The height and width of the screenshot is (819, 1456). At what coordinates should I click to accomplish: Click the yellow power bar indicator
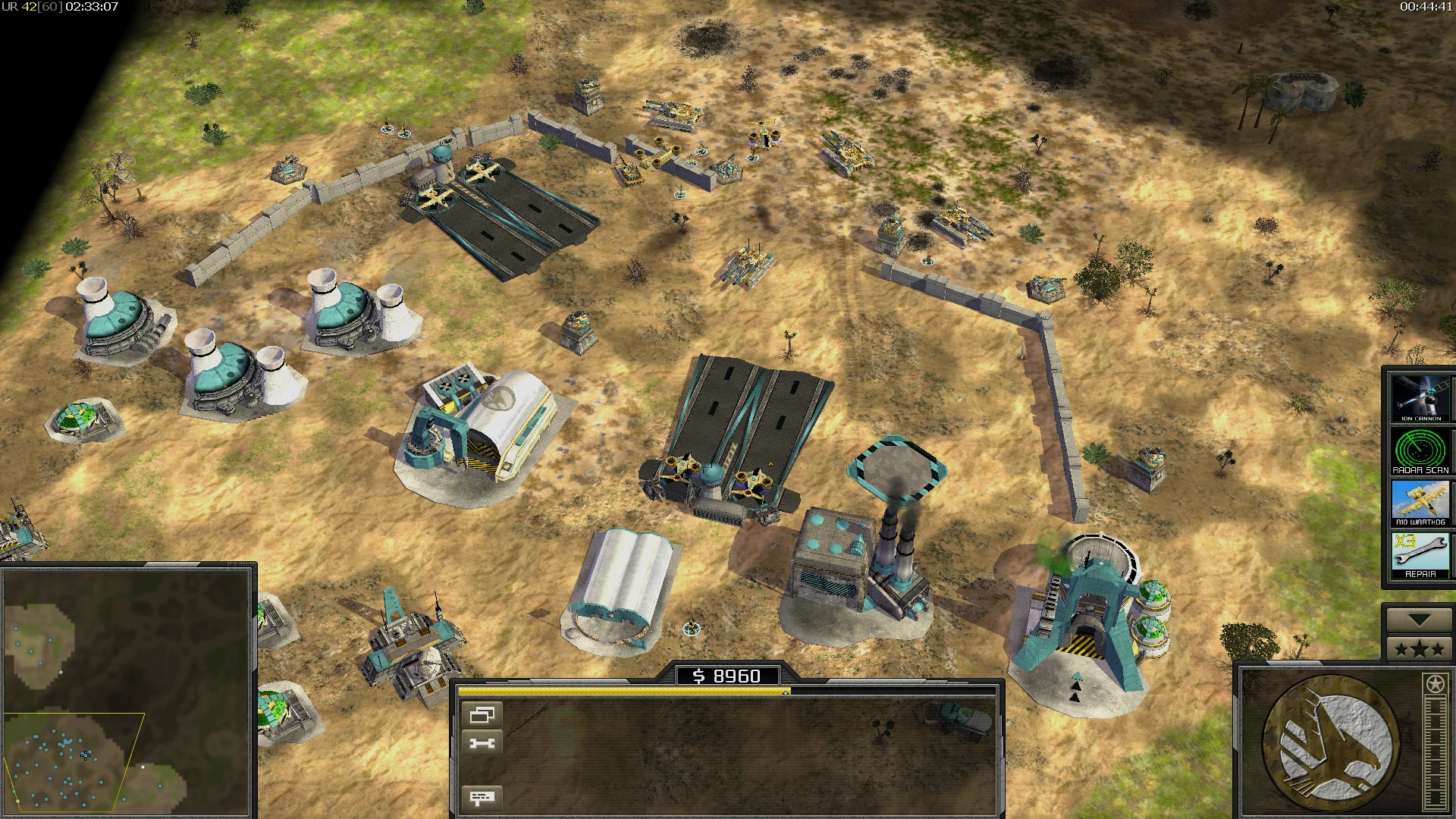coord(622,691)
